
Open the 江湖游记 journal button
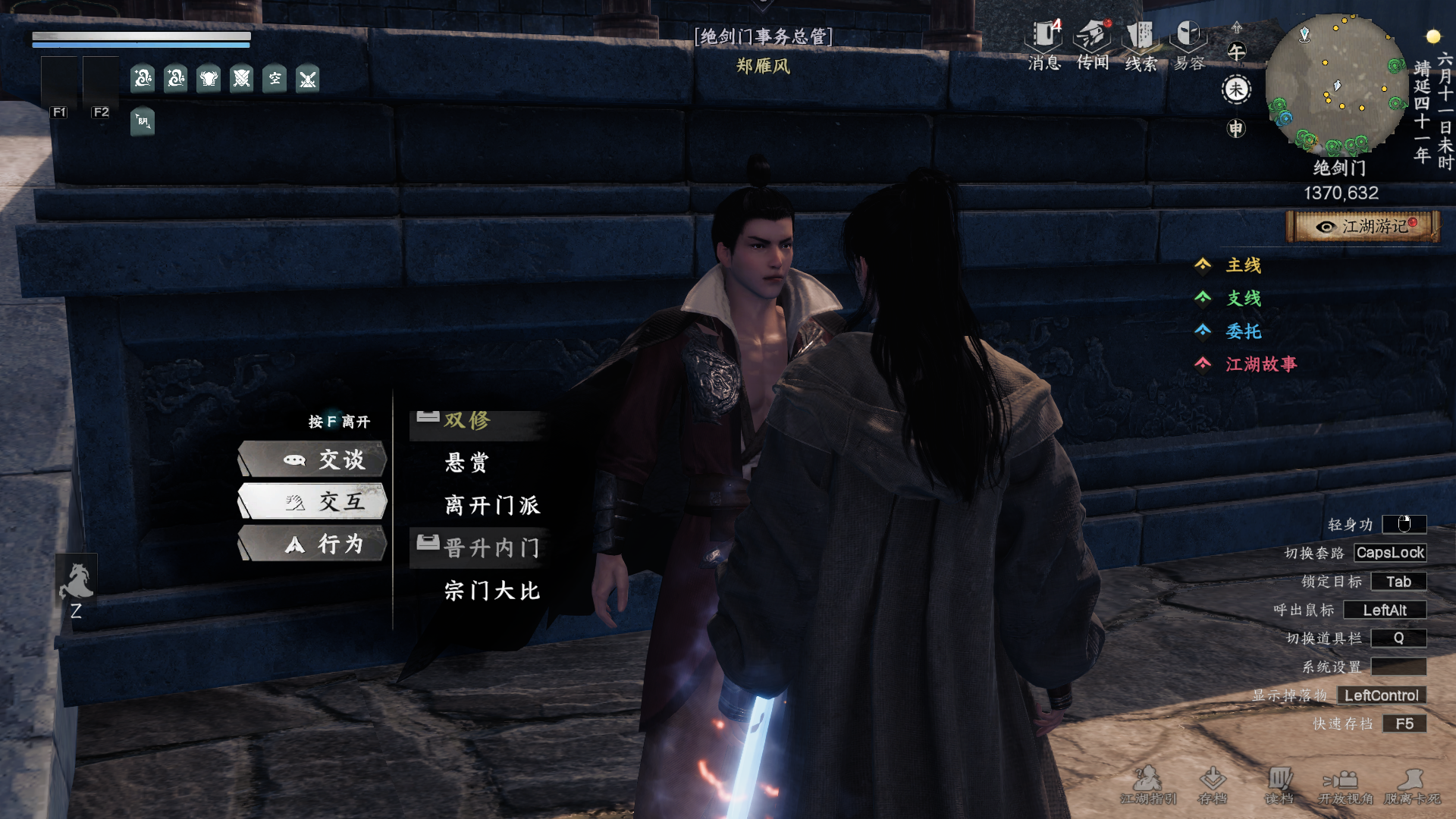tap(1363, 227)
